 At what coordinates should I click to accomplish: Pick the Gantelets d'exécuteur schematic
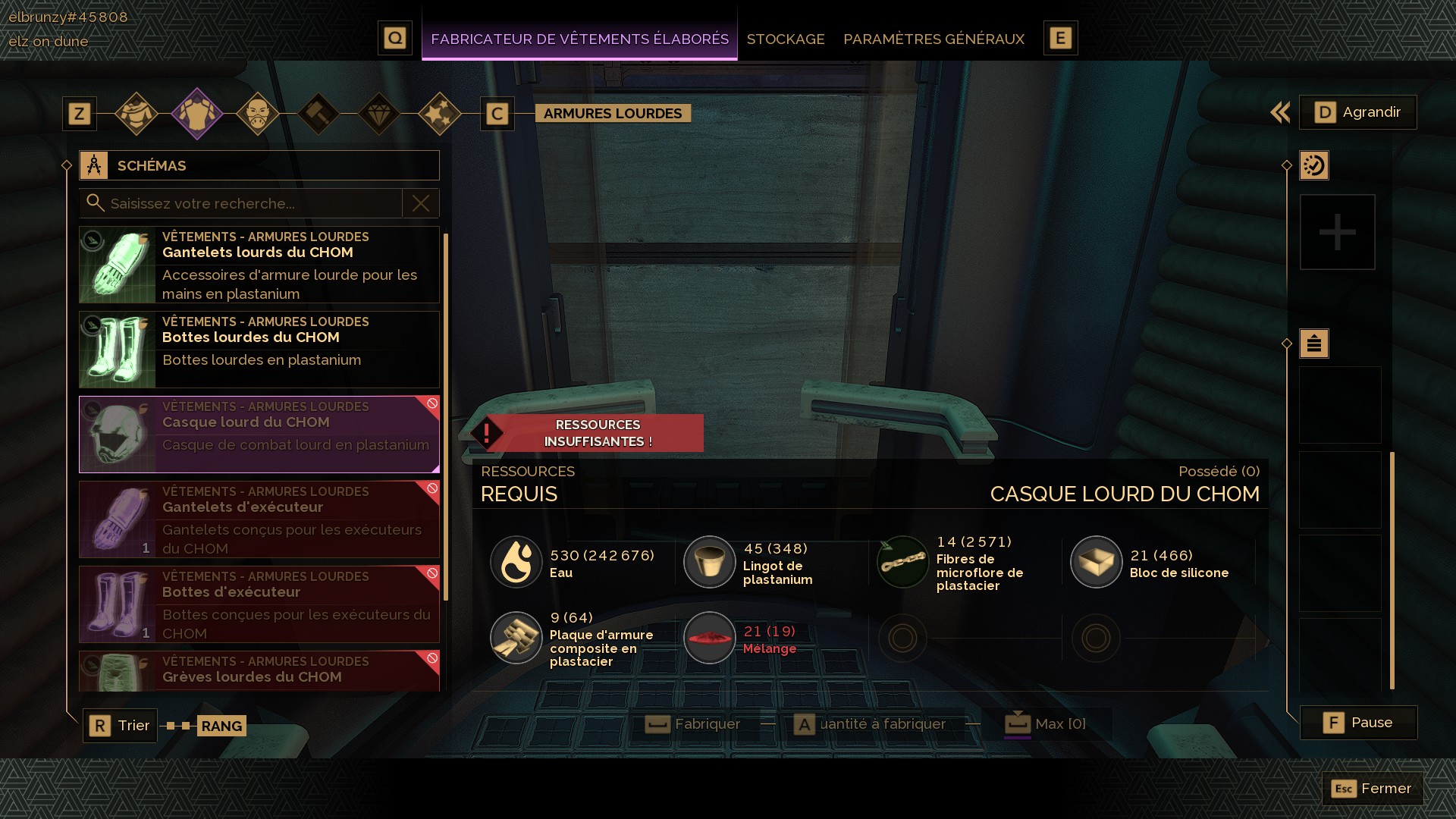point(259,519)
